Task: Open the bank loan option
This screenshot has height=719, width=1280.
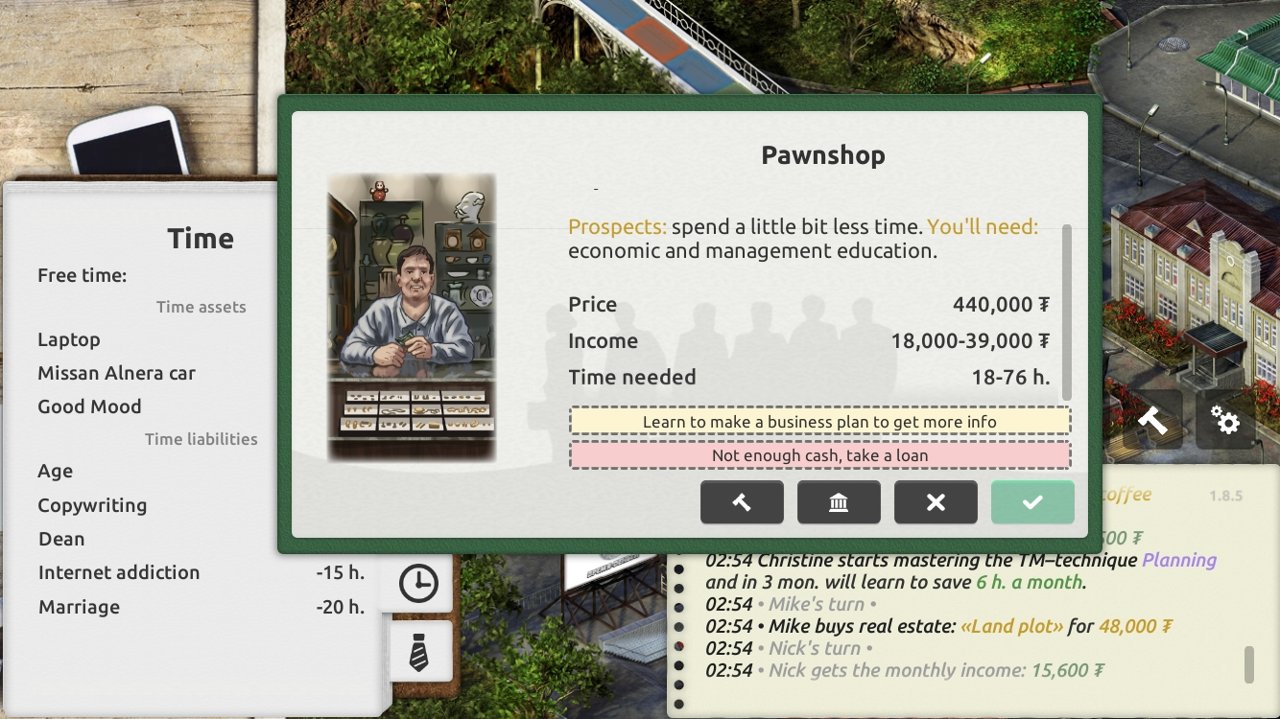Action: coord(838,502)
